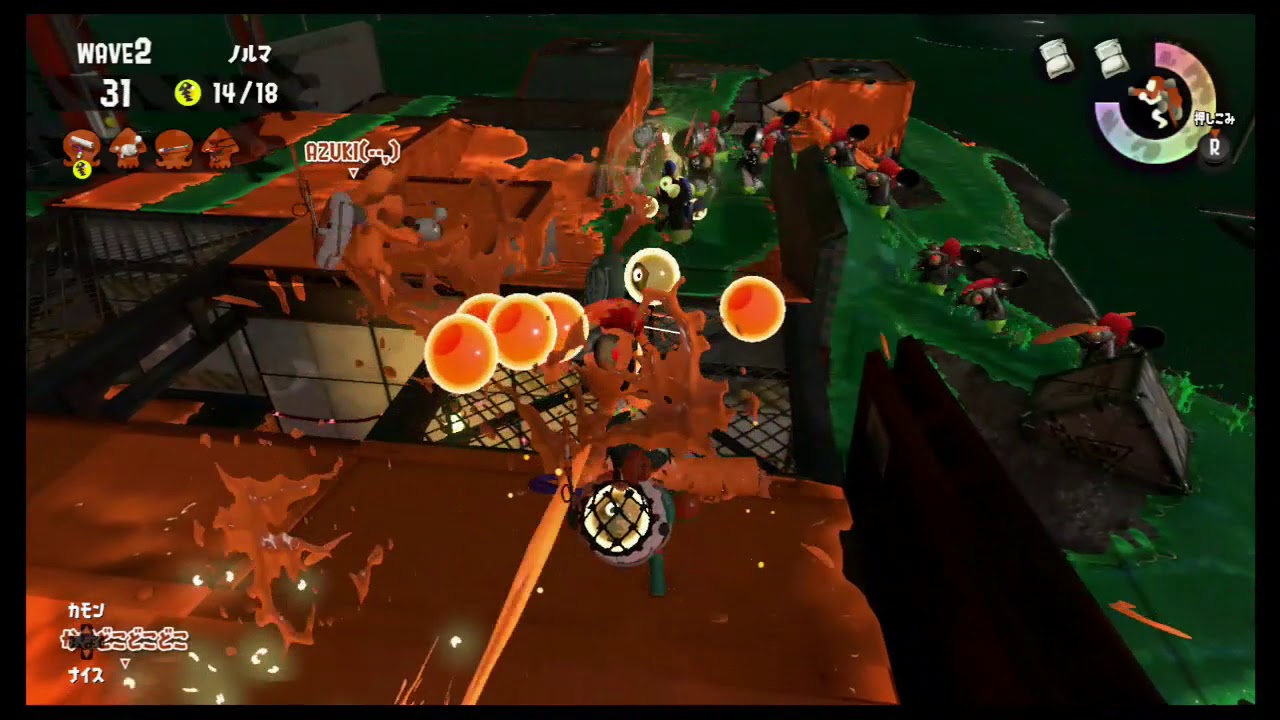1280x720 pixels.
Task: Select the second special weapon sack icon
Action: pos(1110,58)
